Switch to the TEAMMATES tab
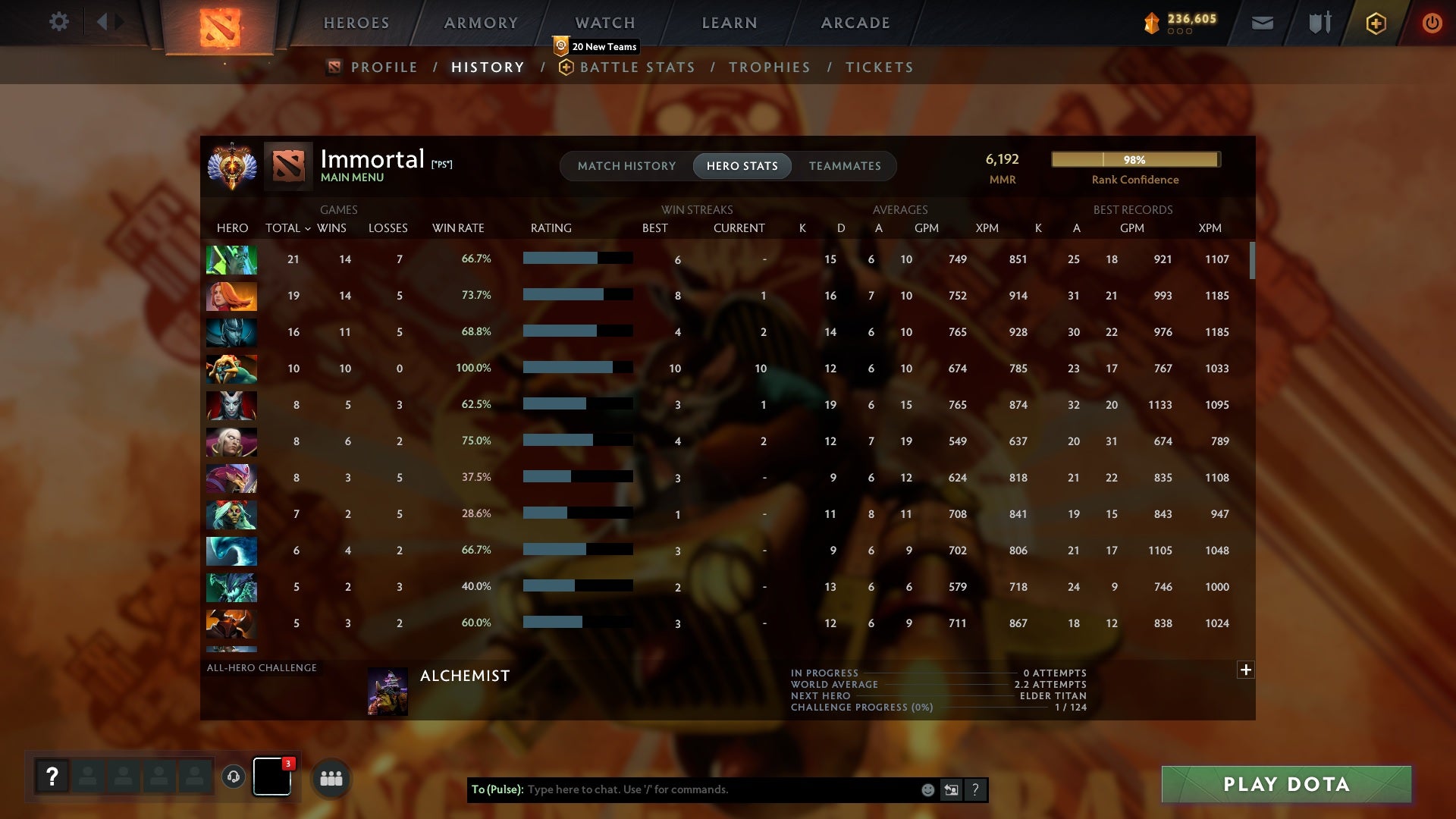The image size is (1456, 819). tap(844, 165)
